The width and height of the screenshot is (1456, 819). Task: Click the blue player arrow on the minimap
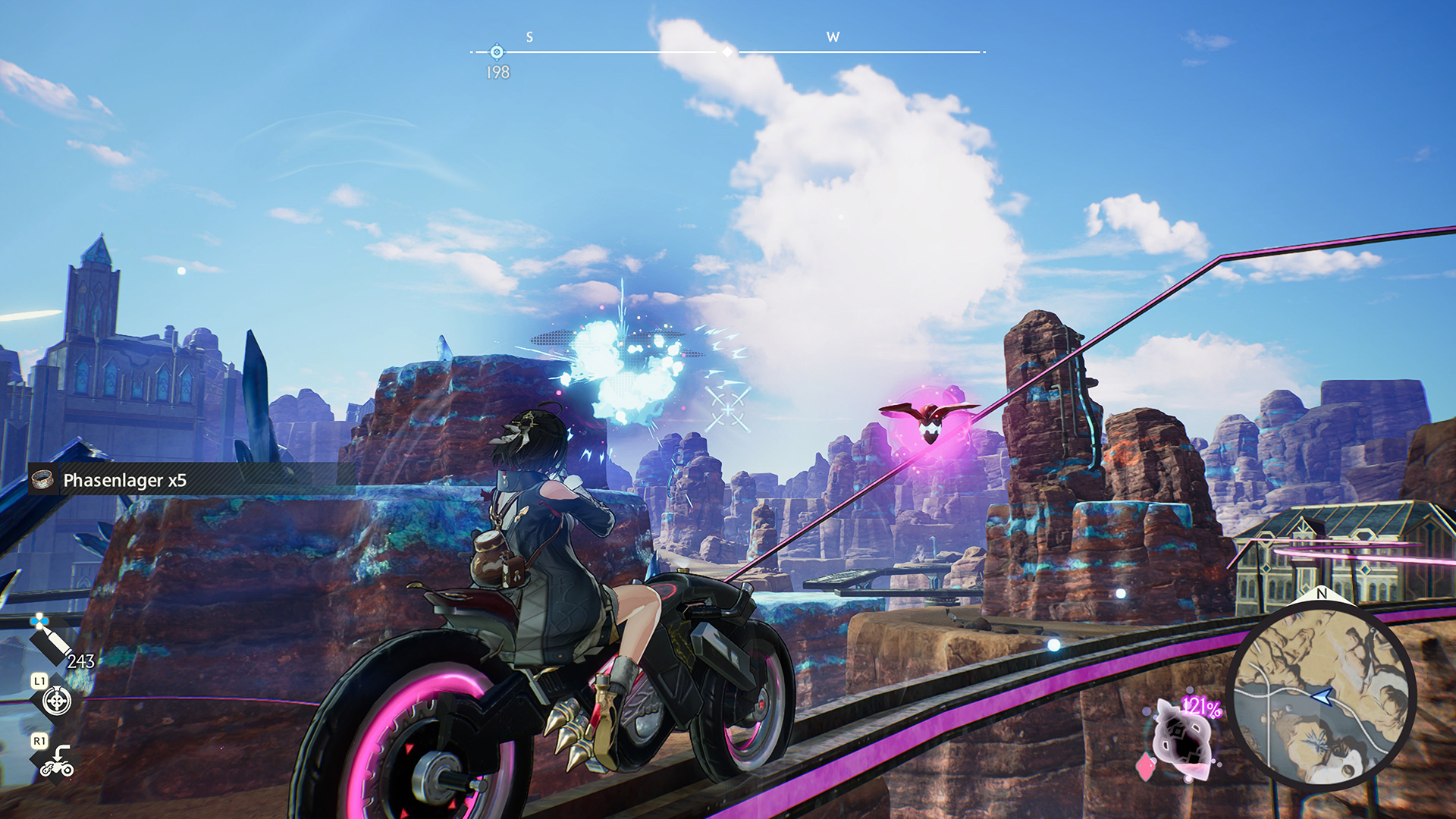(x=1323, y=695)
